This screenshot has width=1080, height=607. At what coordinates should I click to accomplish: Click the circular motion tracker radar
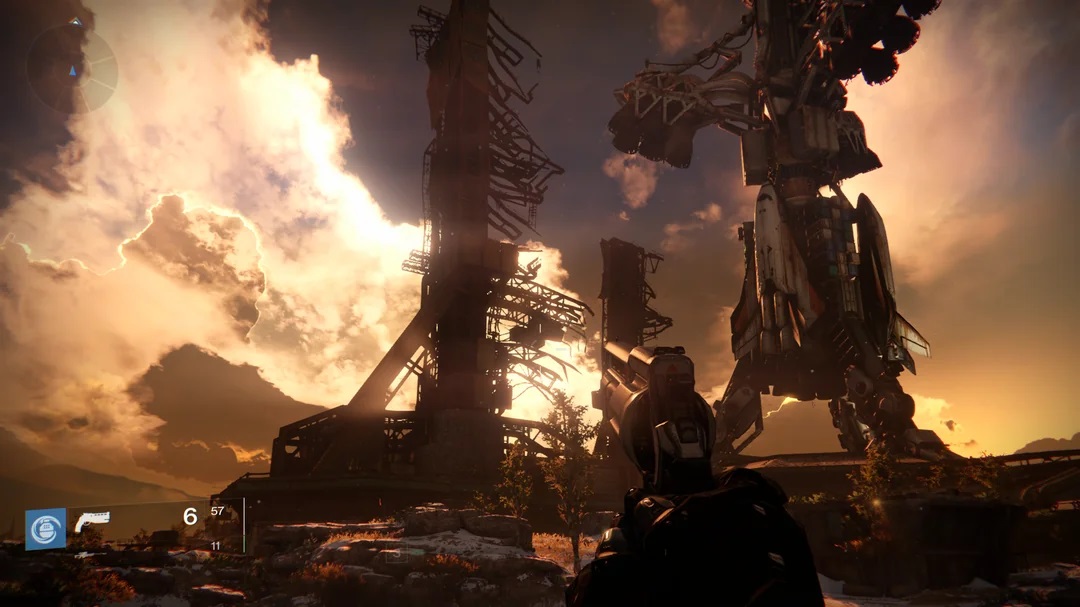72,68
